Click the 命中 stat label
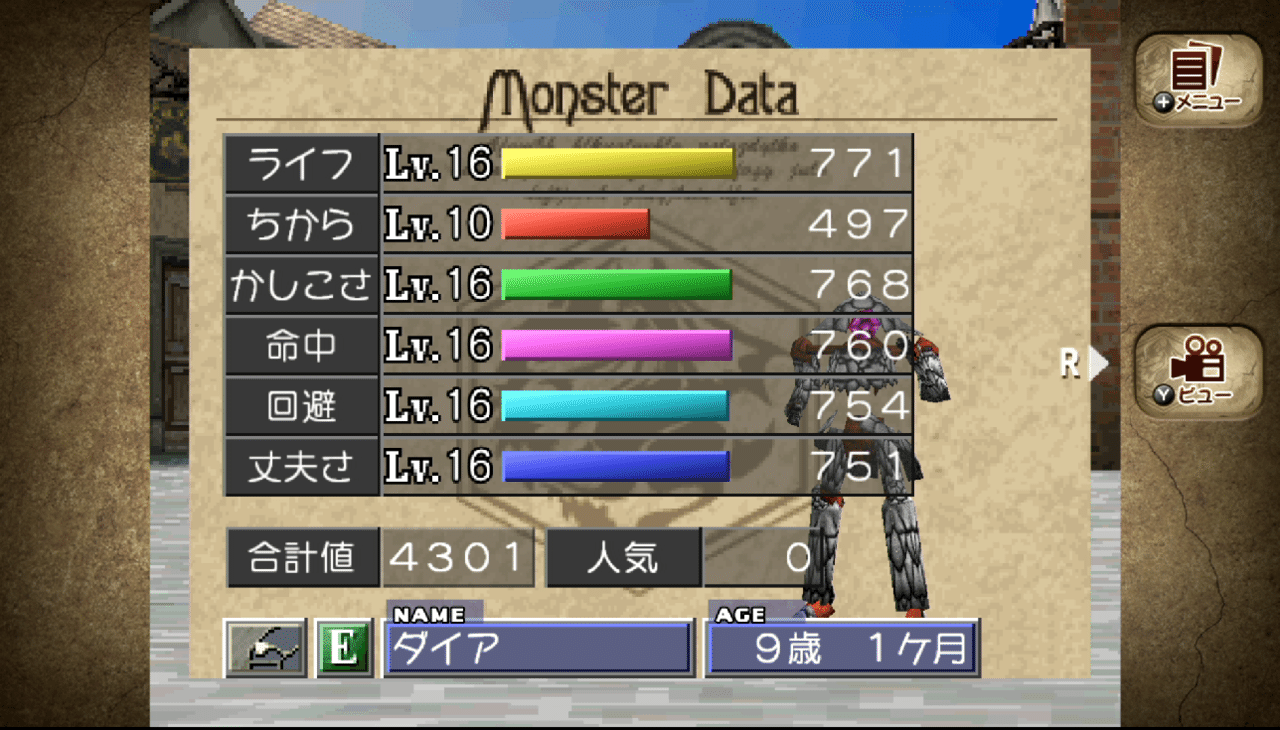Image resolution: width=1280 pixels, height=730 pixels. click(302, 345)
